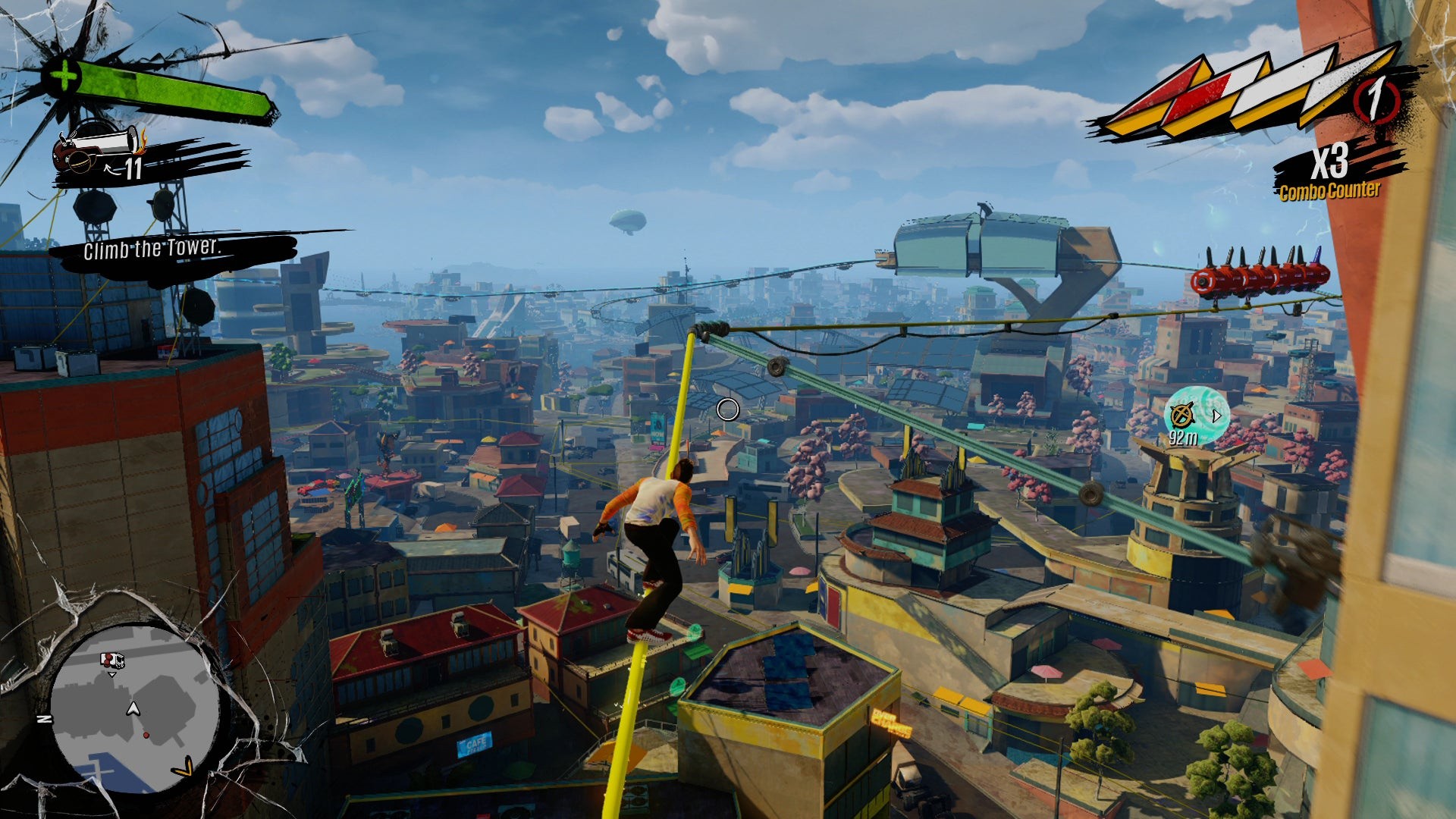The width and height of the screenshot is (1456, 819).
Task: Select the yellow chevron marker on the minimap edge
Action: pos(183,770)
